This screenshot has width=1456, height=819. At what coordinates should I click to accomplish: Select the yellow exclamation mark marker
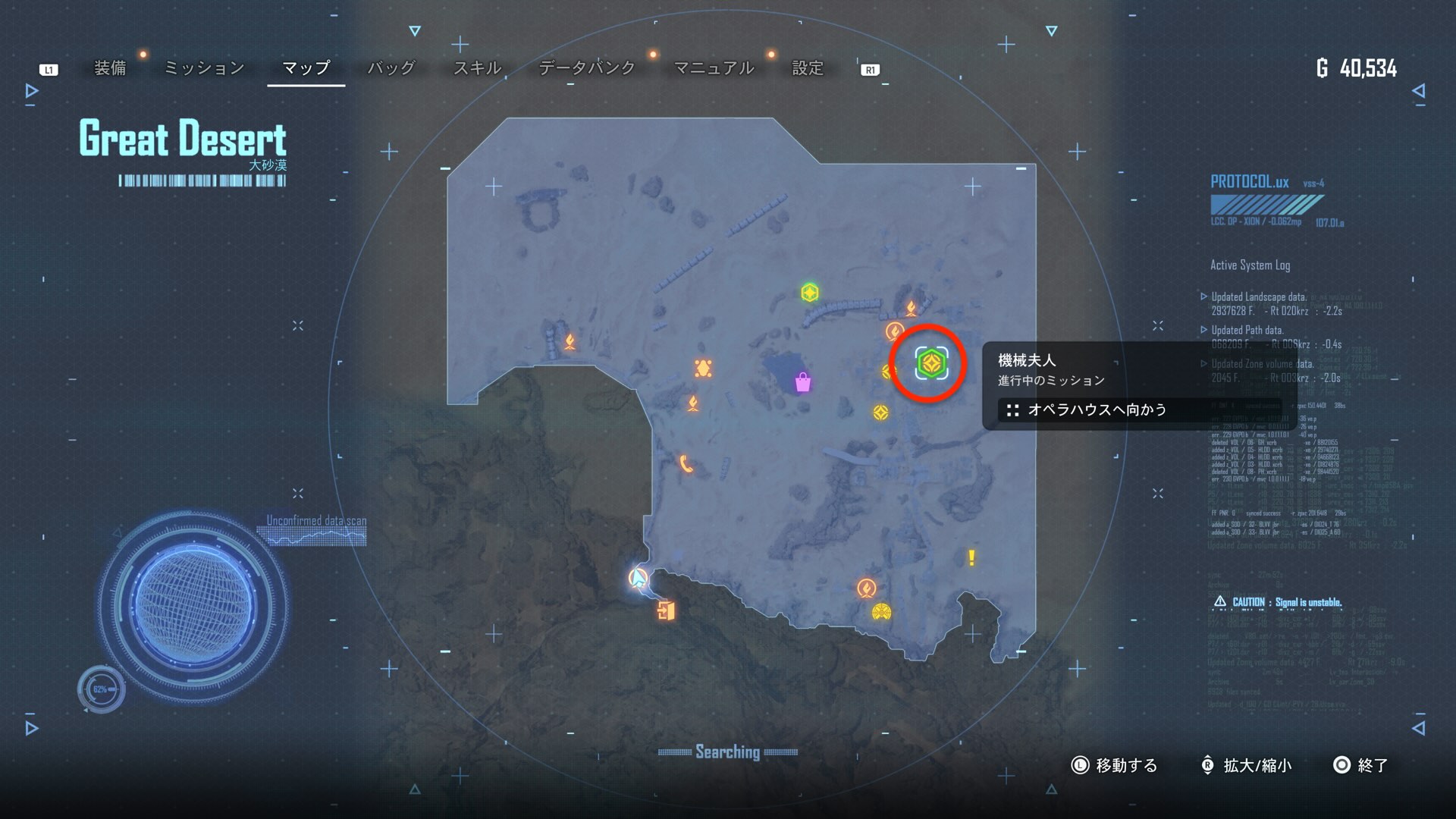tap(971, 558)
